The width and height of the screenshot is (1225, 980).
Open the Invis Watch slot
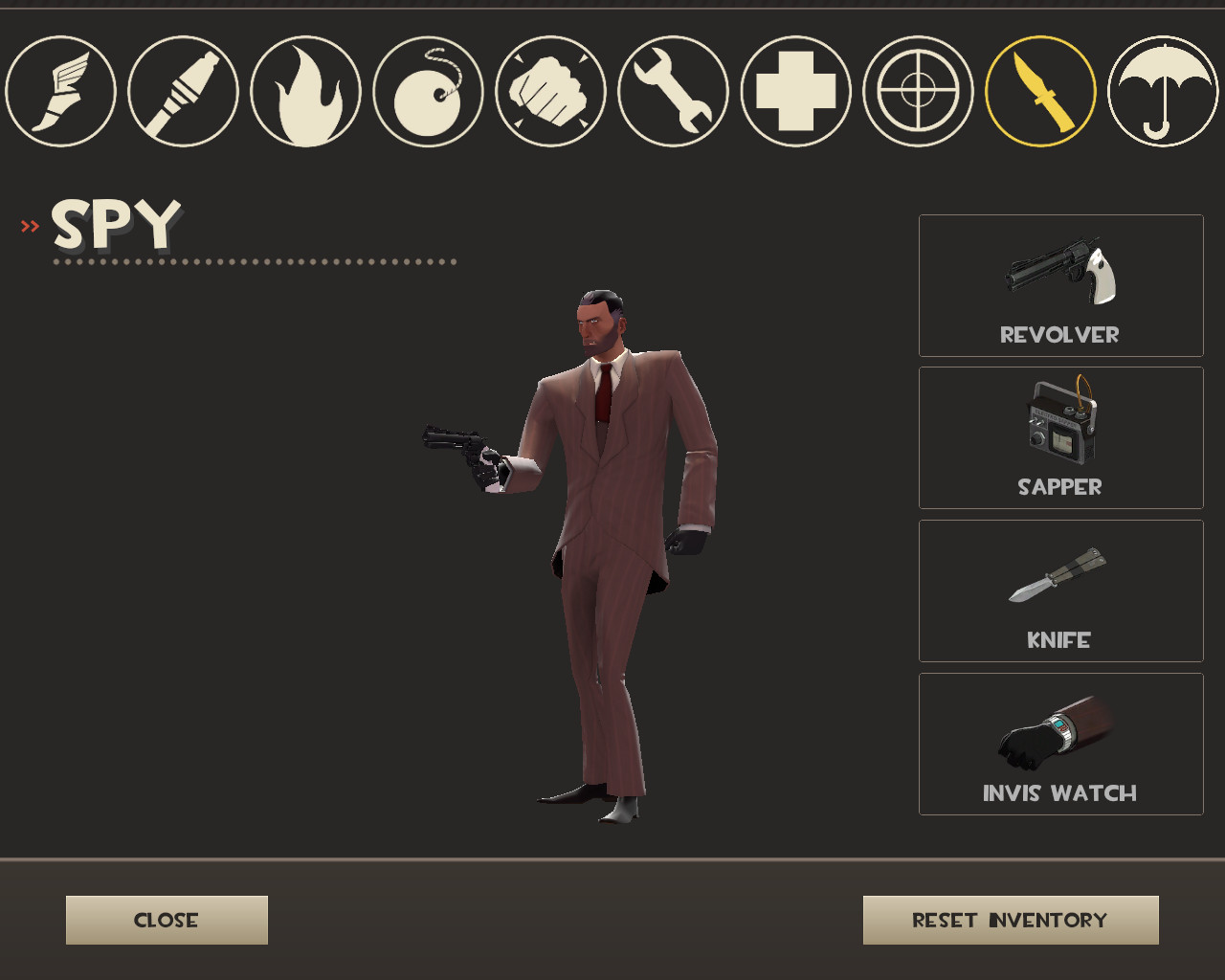(x=1060, y=744)
